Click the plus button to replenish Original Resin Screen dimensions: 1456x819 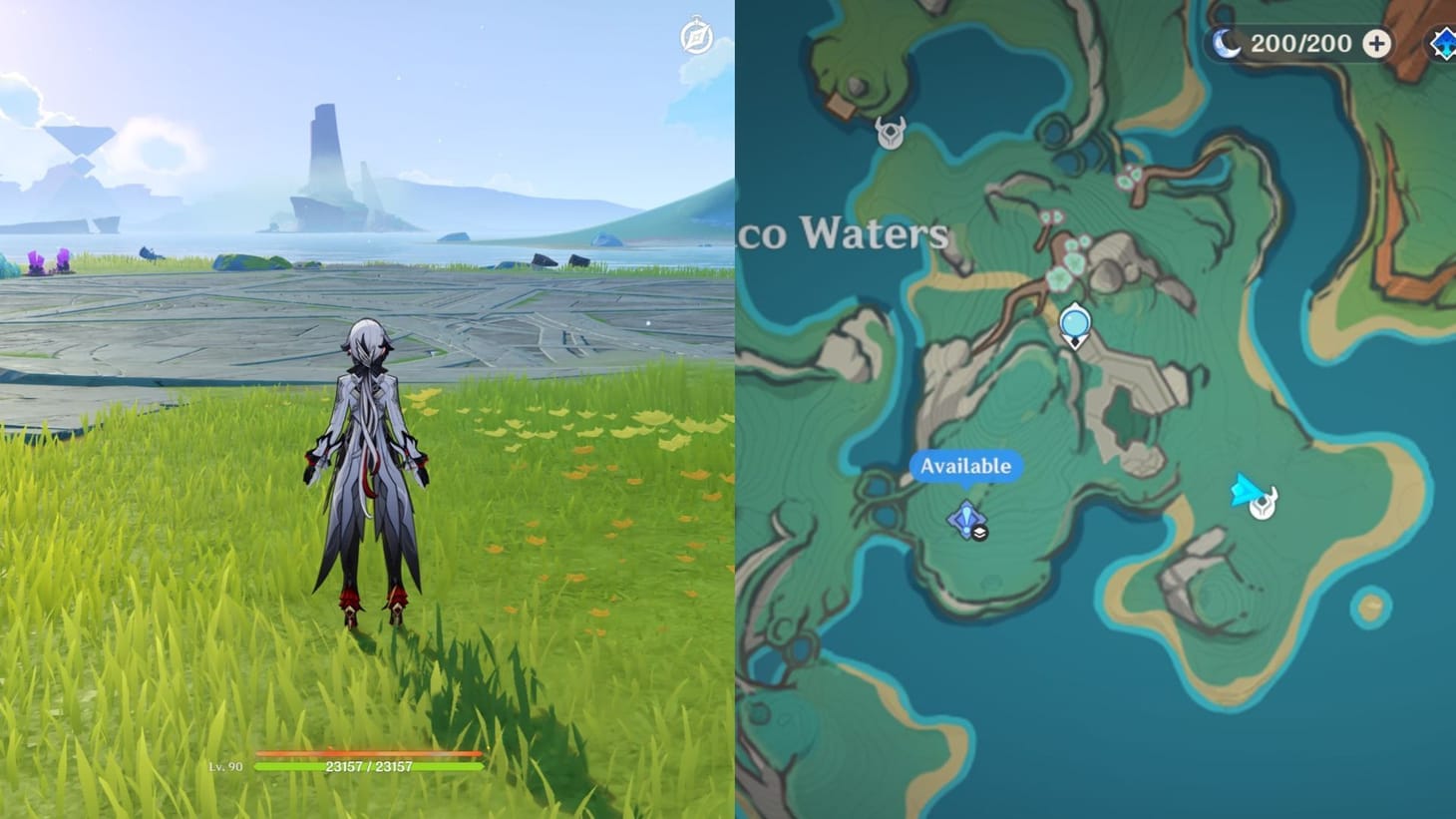point(1377,44)
